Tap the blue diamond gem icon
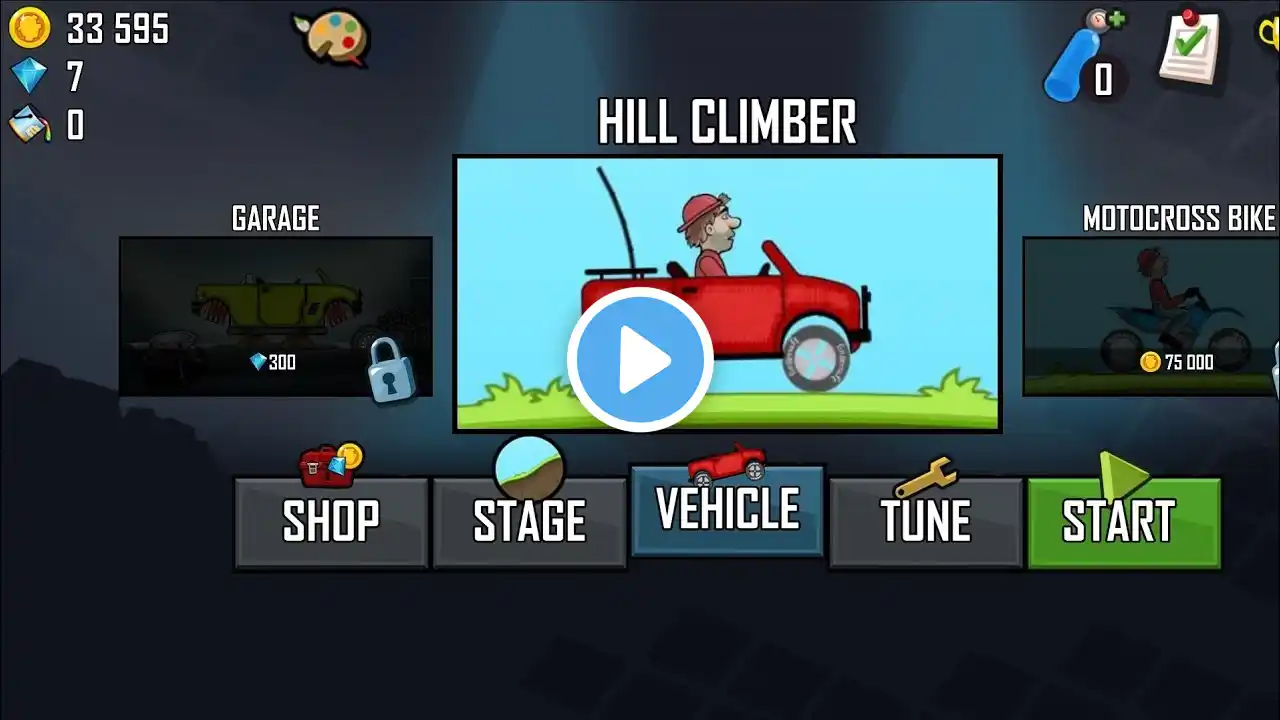This screenshot has width=1280, height=720. pyautogui.click(x=30, y=76)
